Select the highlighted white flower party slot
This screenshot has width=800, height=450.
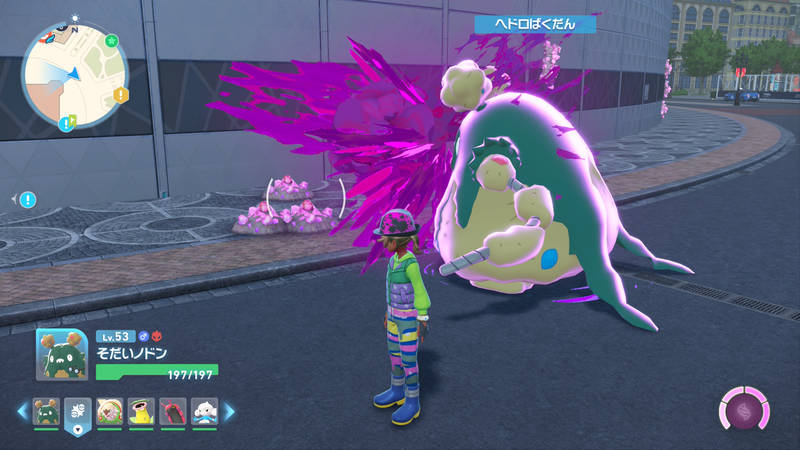pos(78,412)
